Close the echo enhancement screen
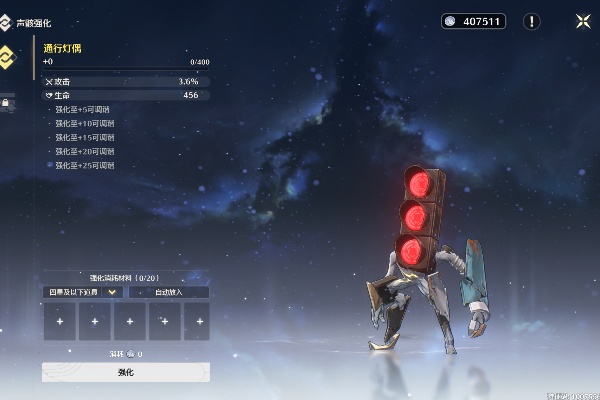Image resolution: width=600 pixels, height=400 pixels. 582,21
